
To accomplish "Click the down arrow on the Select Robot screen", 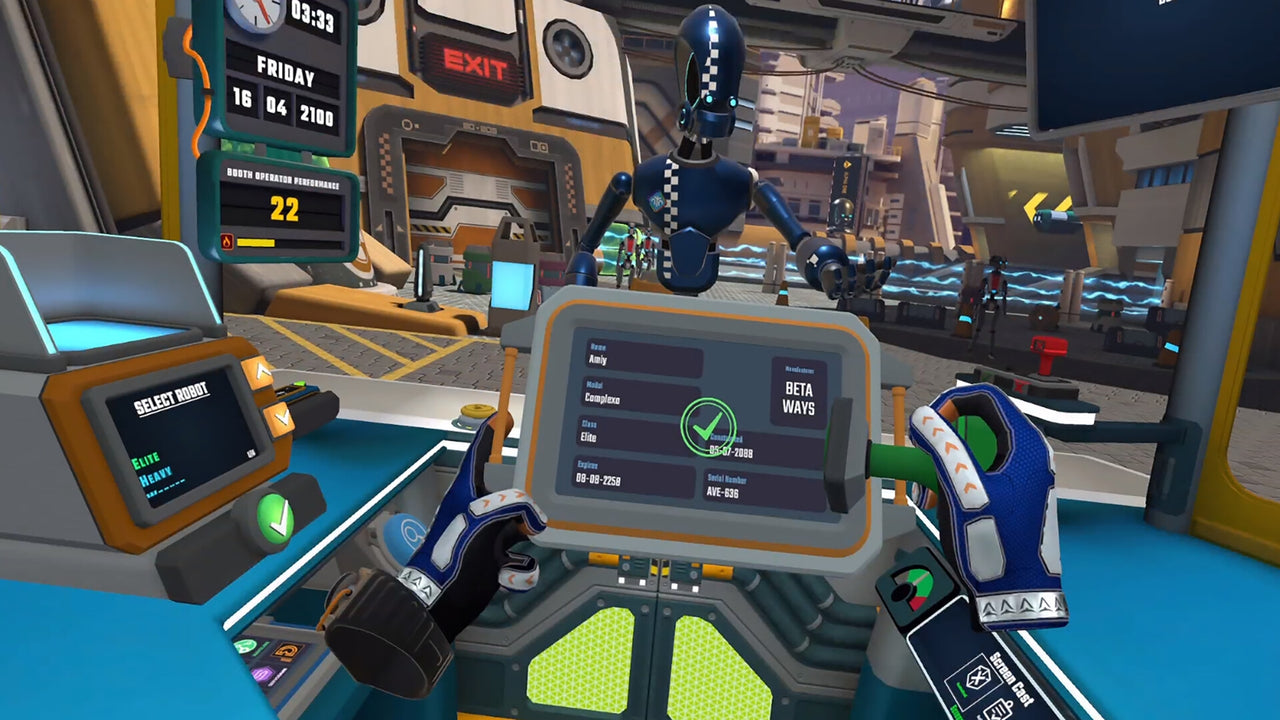I will pyautogui.click(x=281, y=417).
